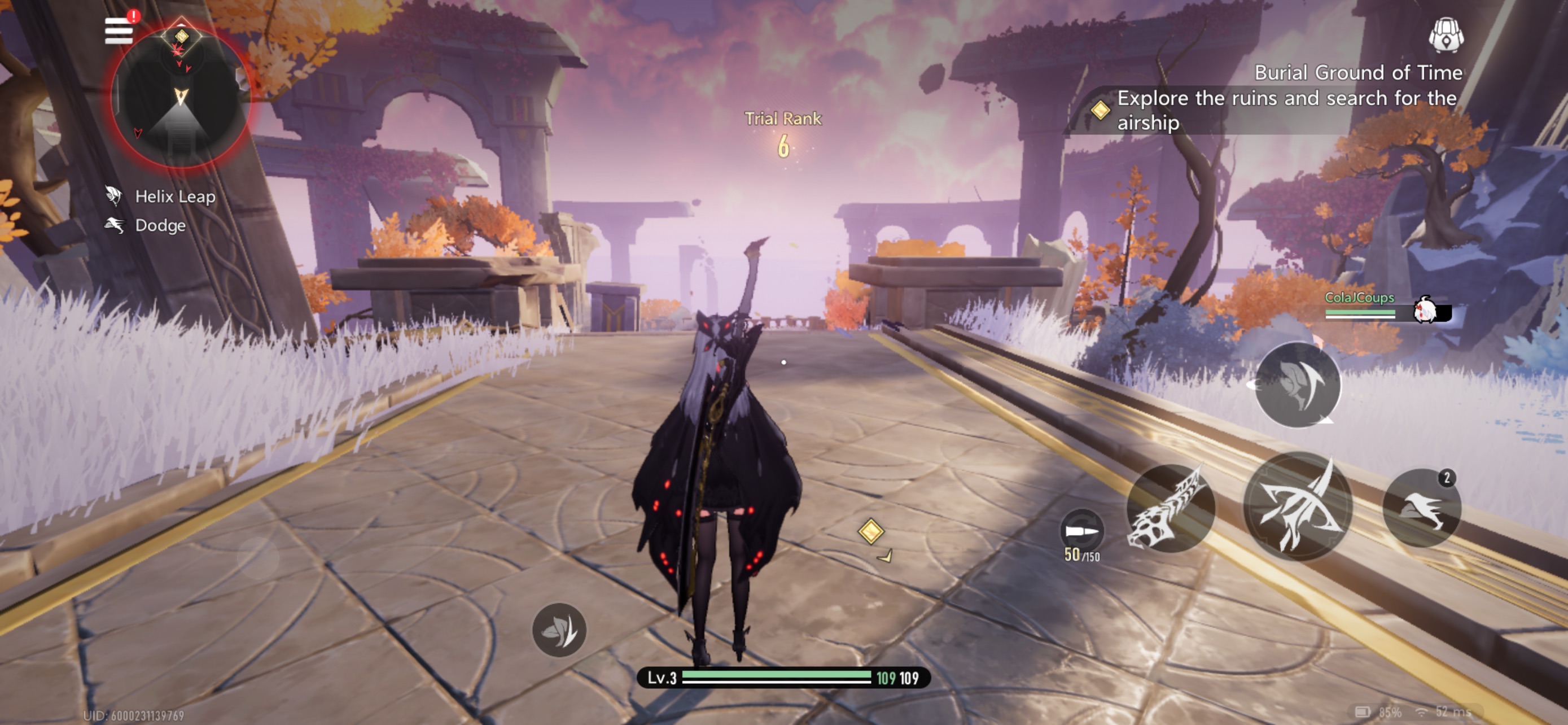Open the circular minimap
Viewport: 1568px width, 725px height.
coord(181,97)
